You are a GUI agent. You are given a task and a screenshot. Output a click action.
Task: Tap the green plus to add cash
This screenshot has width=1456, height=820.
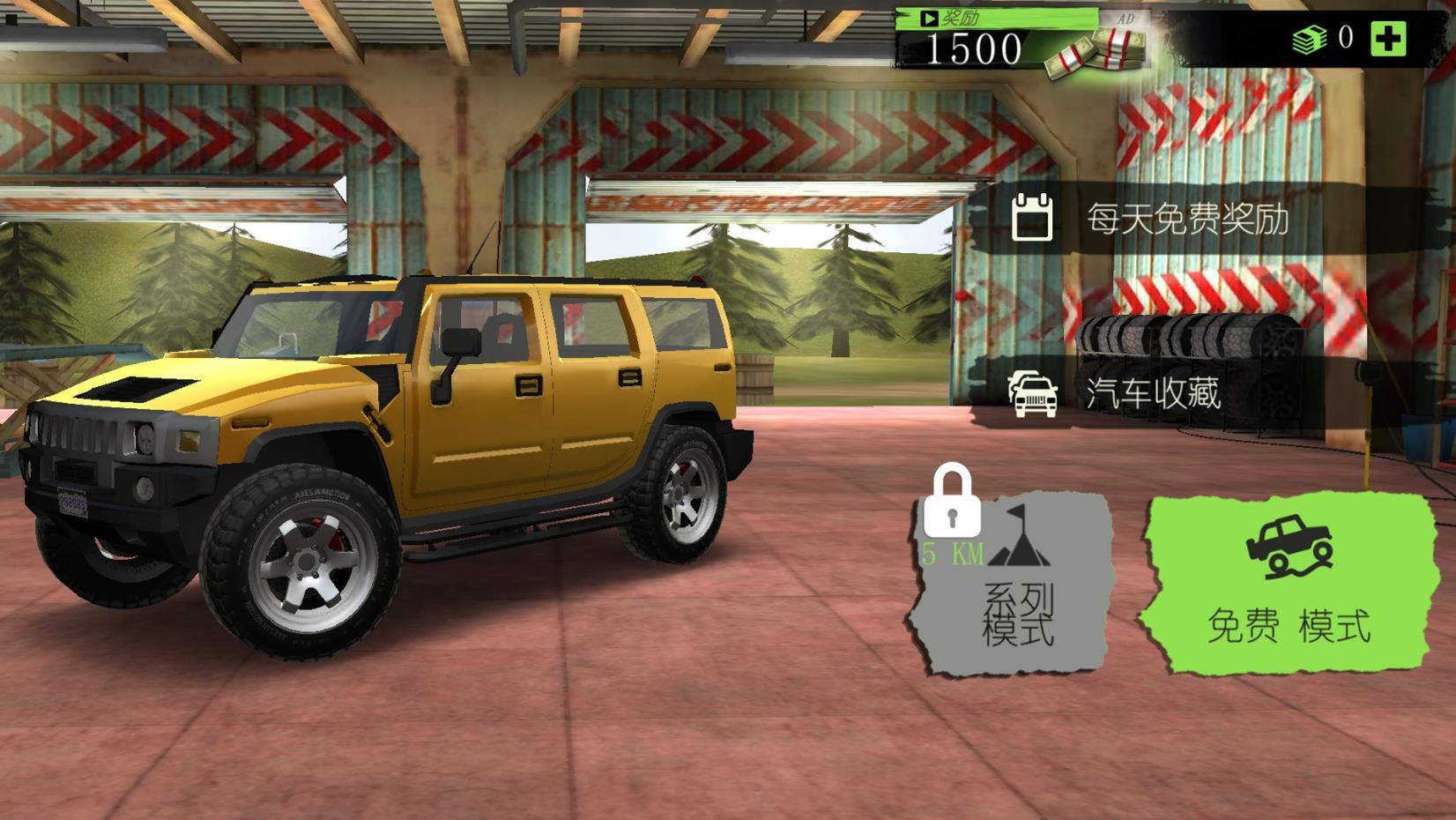[1388, 39]
